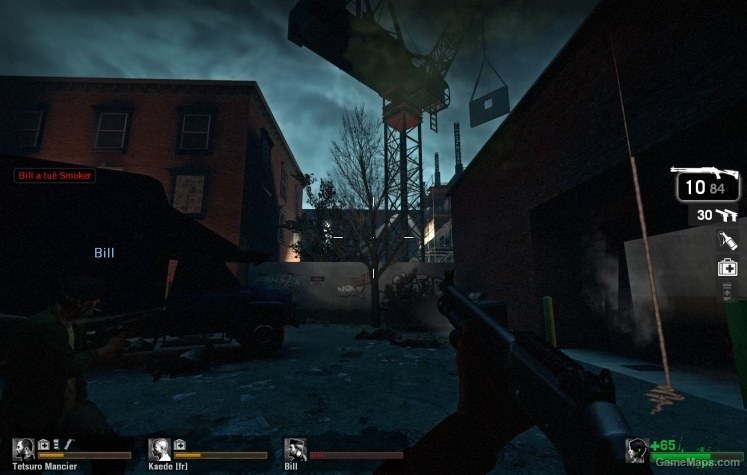Viewport: 747px width, 475px height.
Task: Click the 'Bill a tué Smoker' kill notification
Action: pyautogui.click(x=54, y=175)
